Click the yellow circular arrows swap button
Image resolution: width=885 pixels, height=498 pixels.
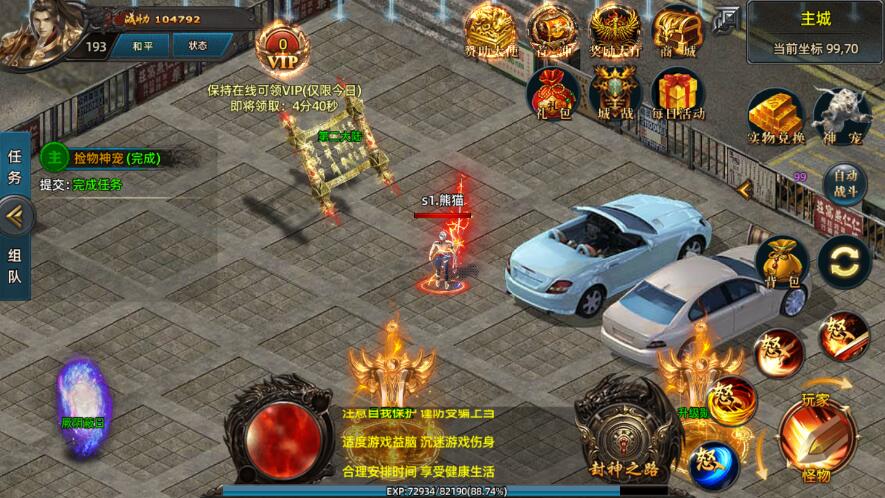[x=844, y=262]
